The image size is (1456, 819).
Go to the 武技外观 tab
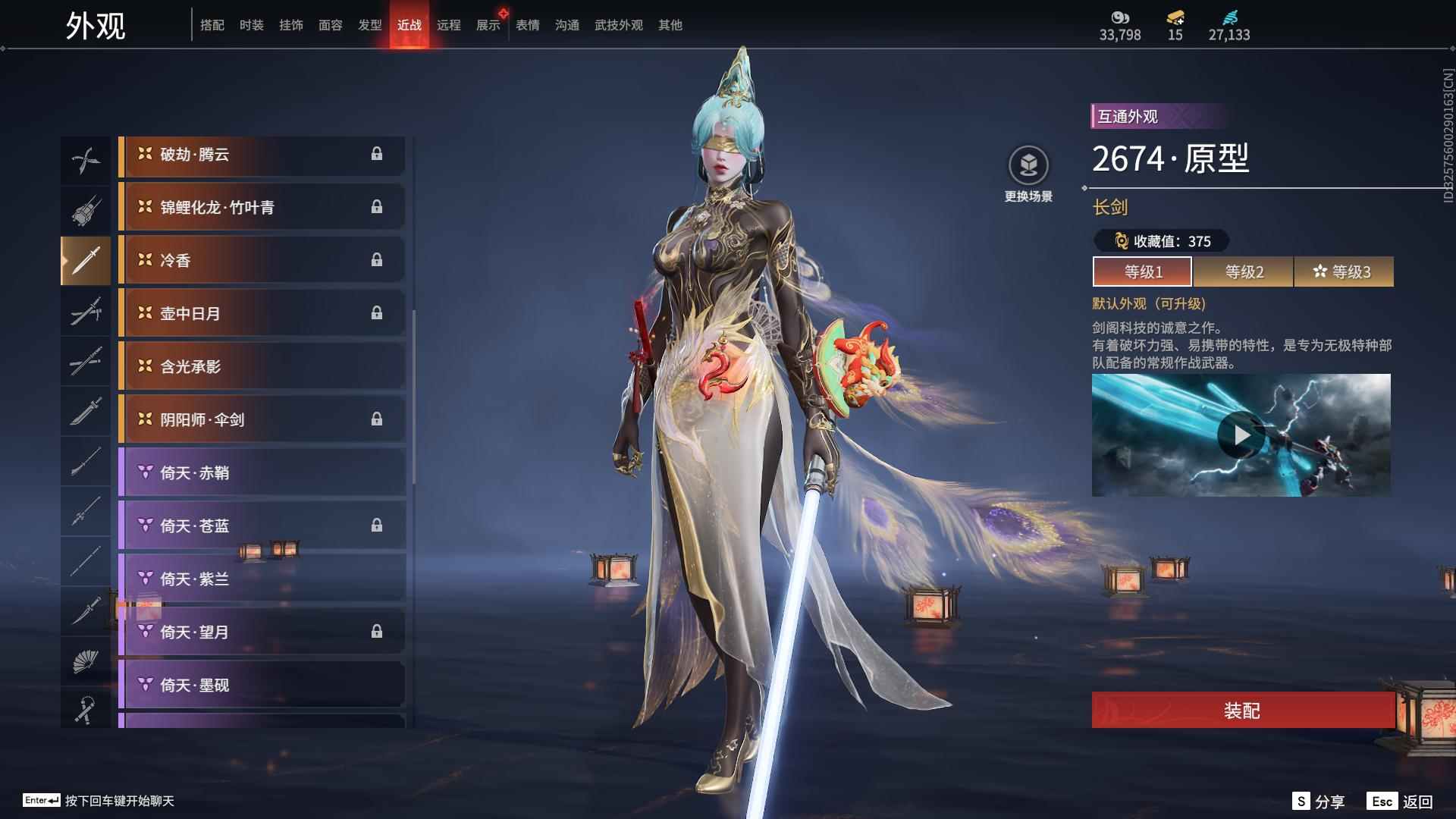click(618, 25)
